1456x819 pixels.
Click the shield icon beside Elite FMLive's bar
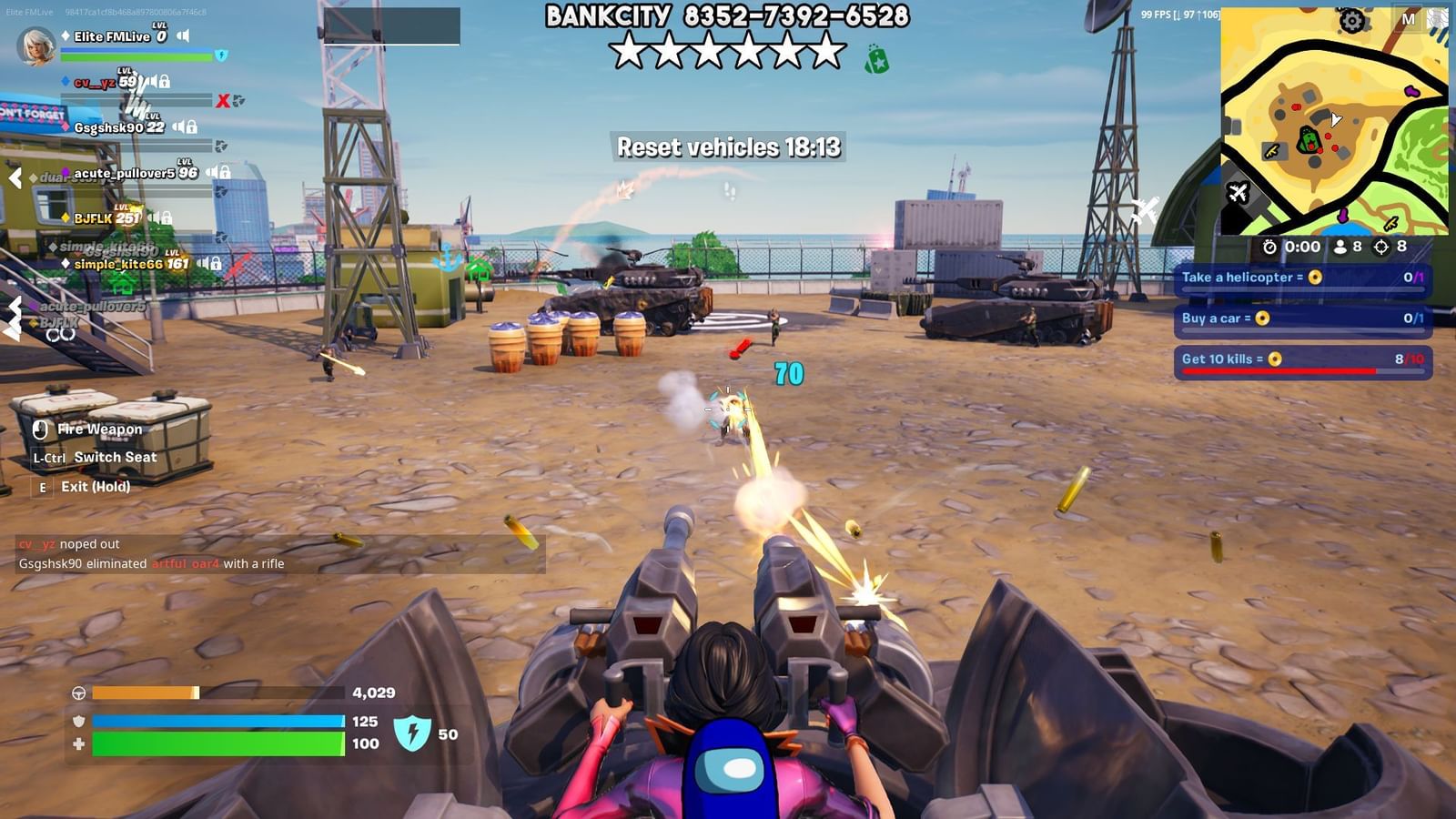click(220, 56)
